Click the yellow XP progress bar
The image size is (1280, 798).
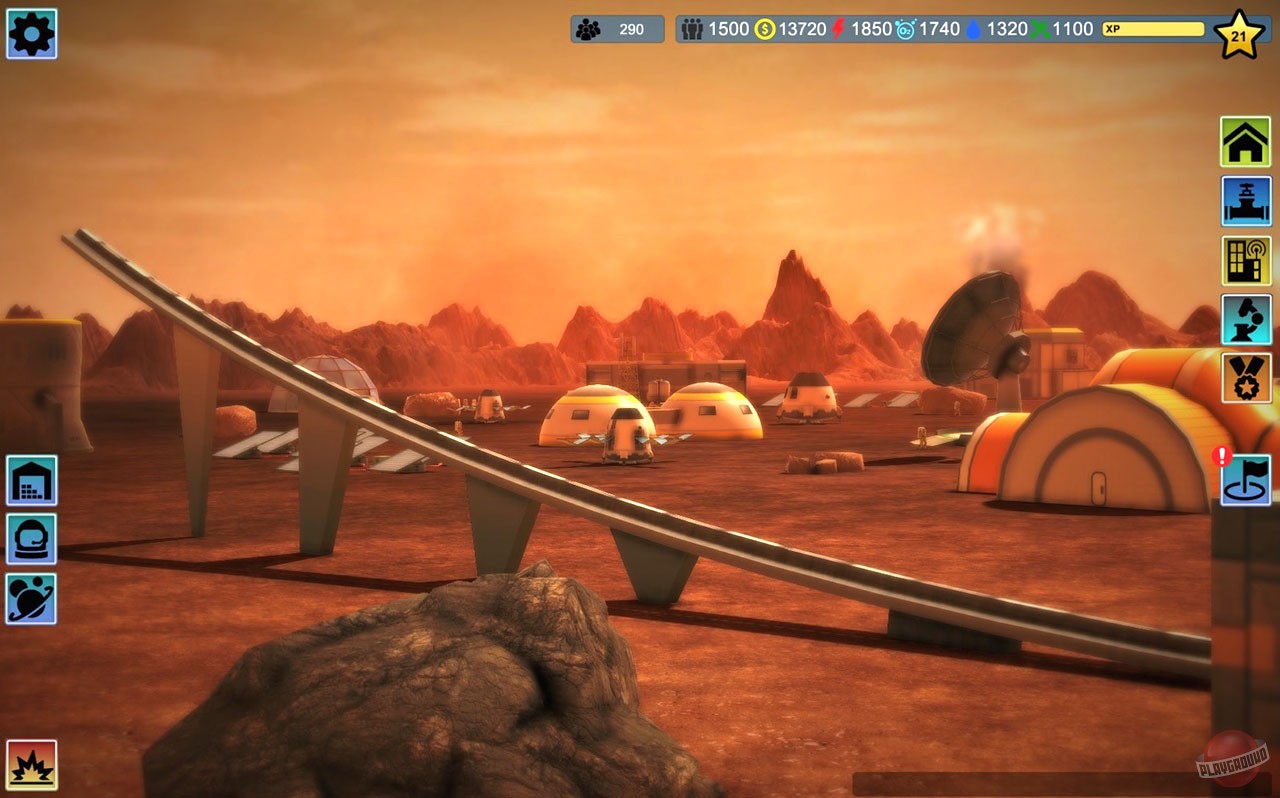pos(1150,30)
